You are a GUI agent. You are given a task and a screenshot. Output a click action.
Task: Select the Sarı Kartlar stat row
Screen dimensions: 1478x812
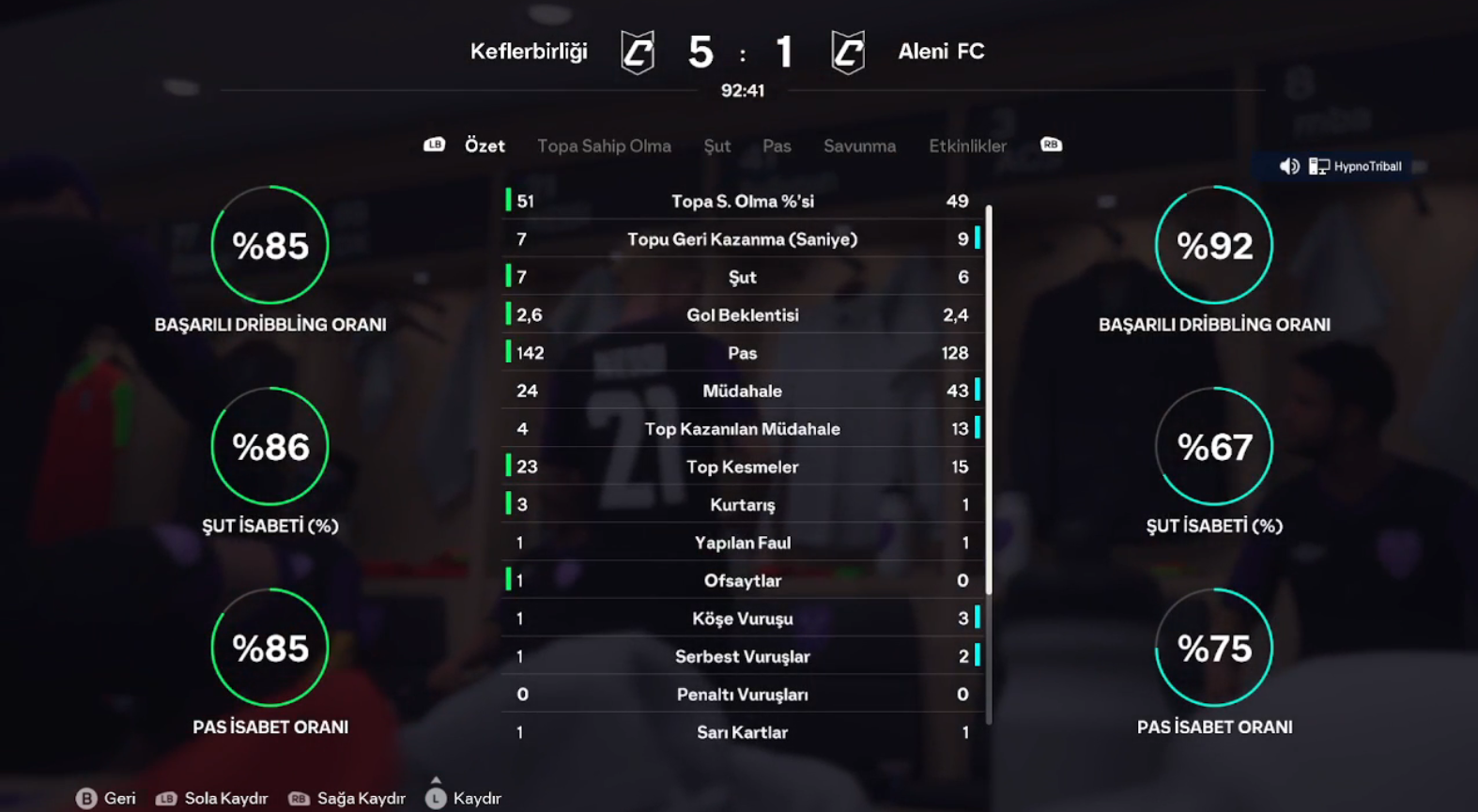tap(742, 732)
